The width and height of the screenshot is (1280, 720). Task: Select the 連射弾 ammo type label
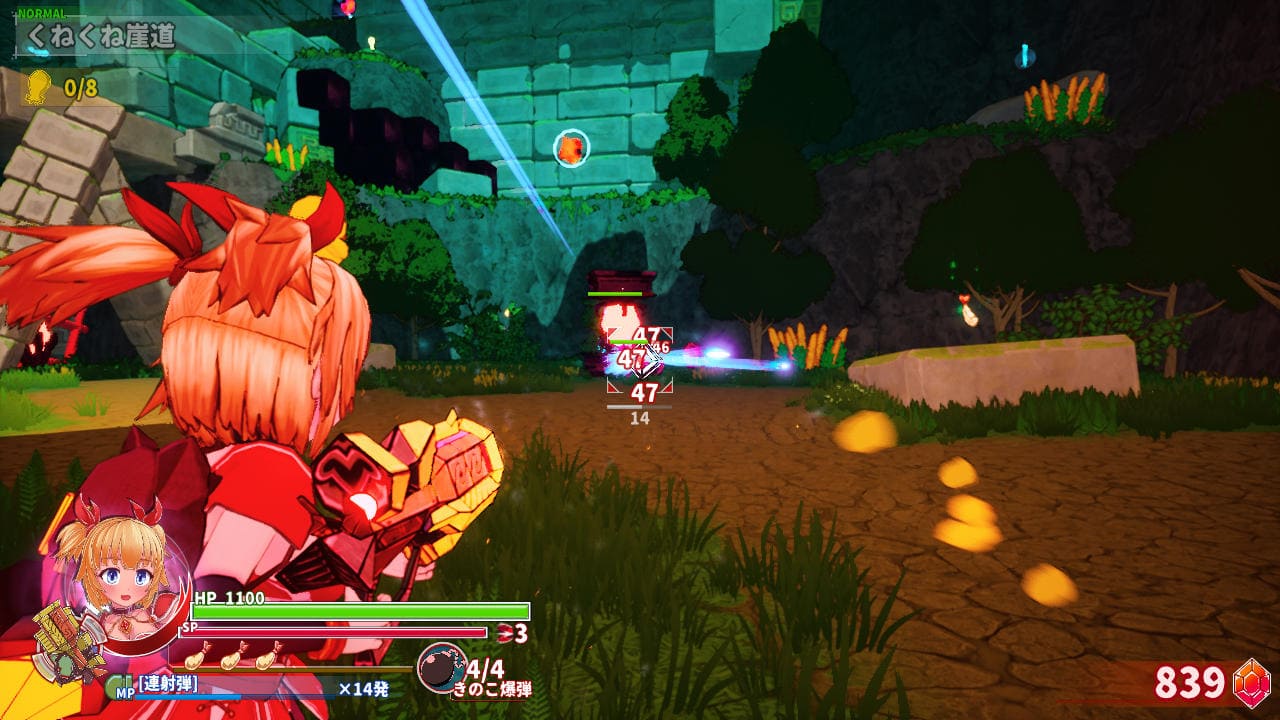tap(168, 684)
